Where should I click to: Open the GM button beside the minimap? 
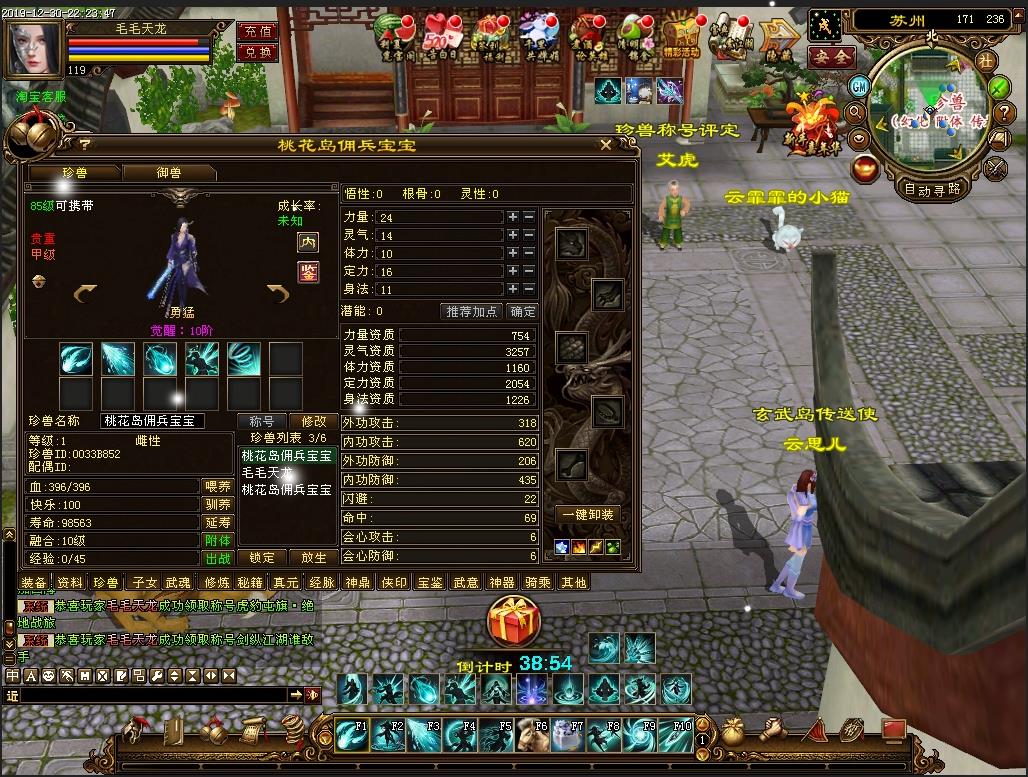858,86
